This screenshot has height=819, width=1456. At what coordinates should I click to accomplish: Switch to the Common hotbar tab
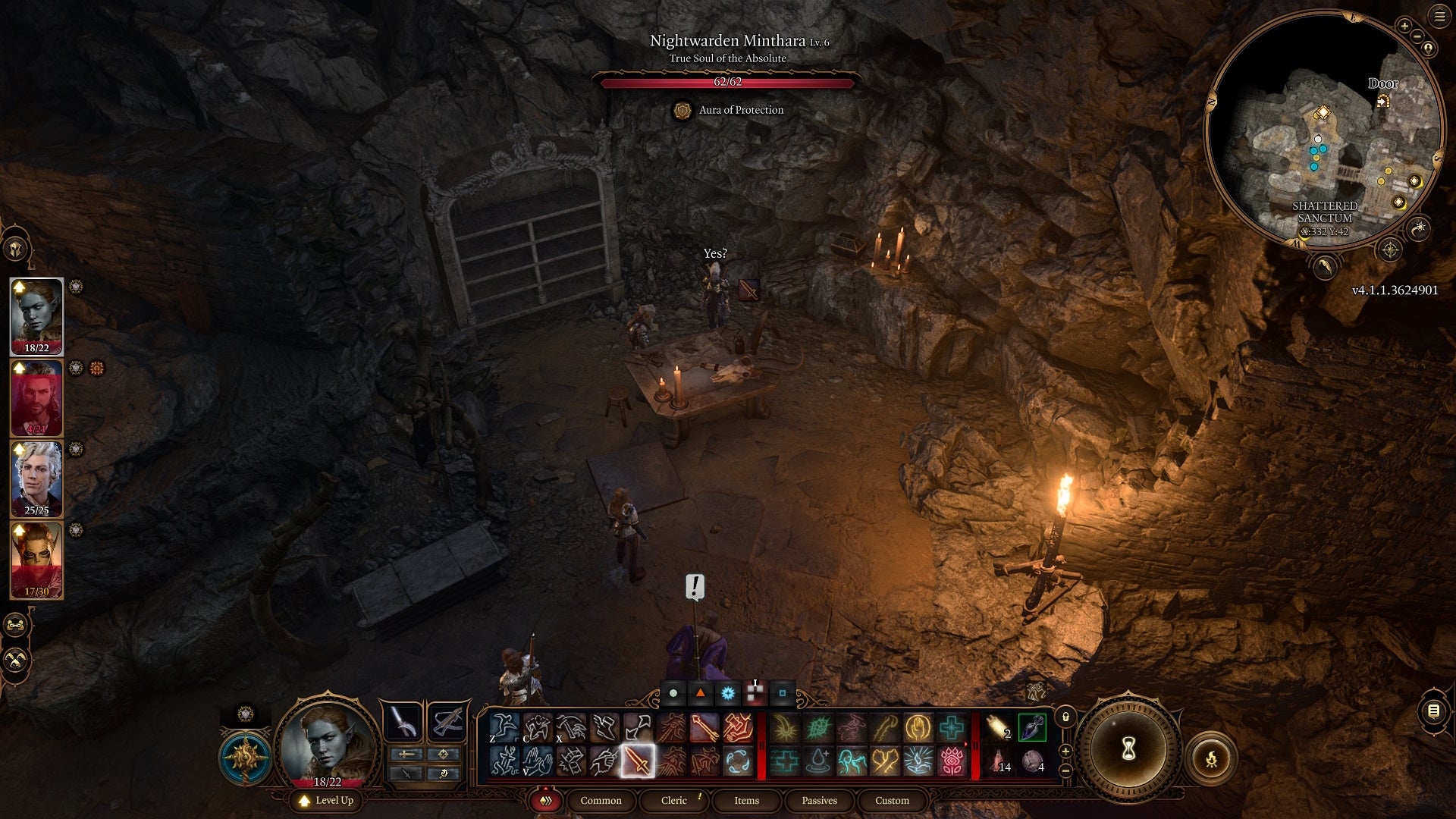tap(601, 801)
